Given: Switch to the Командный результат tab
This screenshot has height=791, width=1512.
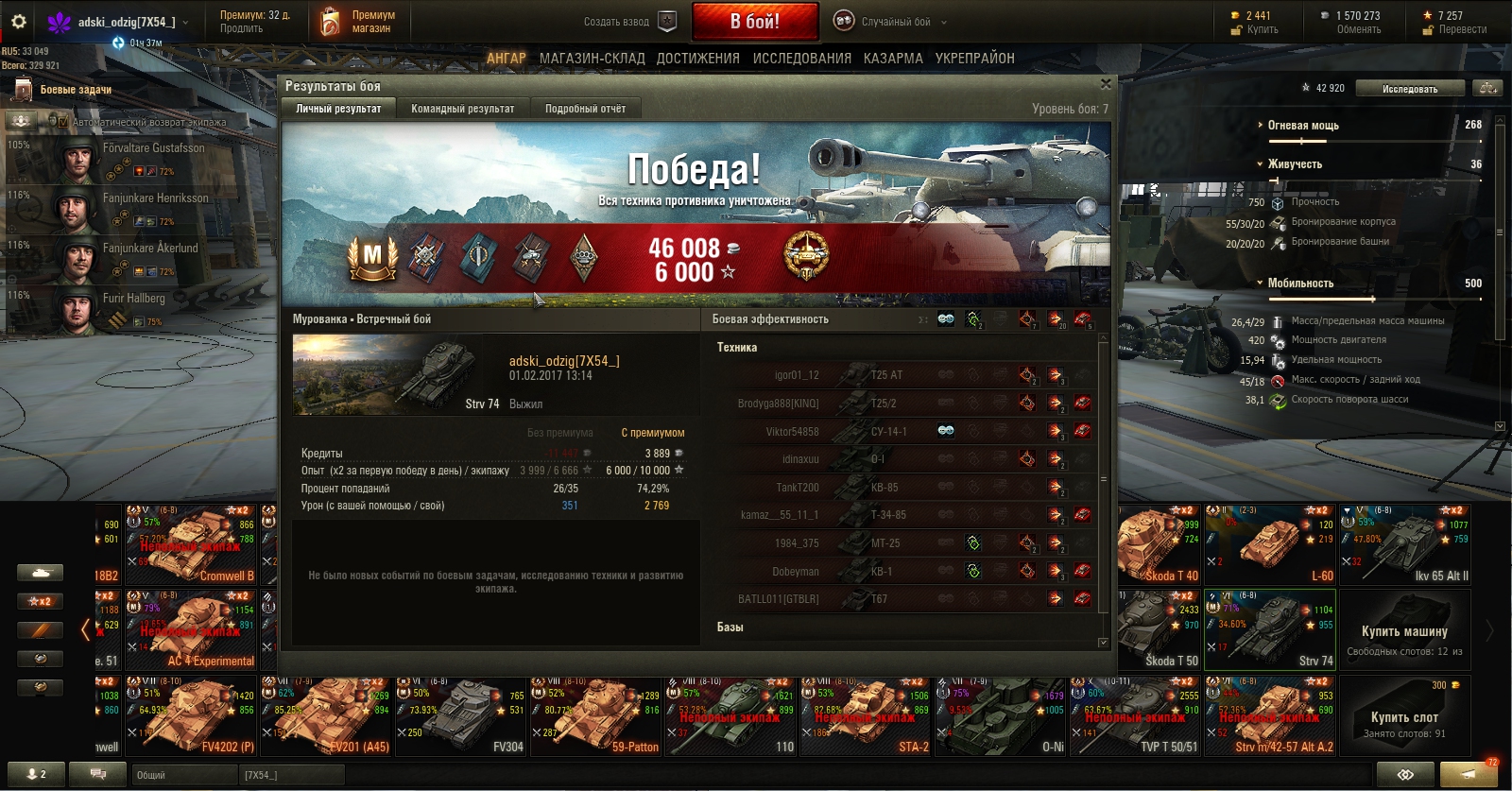Looking at the screenshot, I should tap(462, 109).
